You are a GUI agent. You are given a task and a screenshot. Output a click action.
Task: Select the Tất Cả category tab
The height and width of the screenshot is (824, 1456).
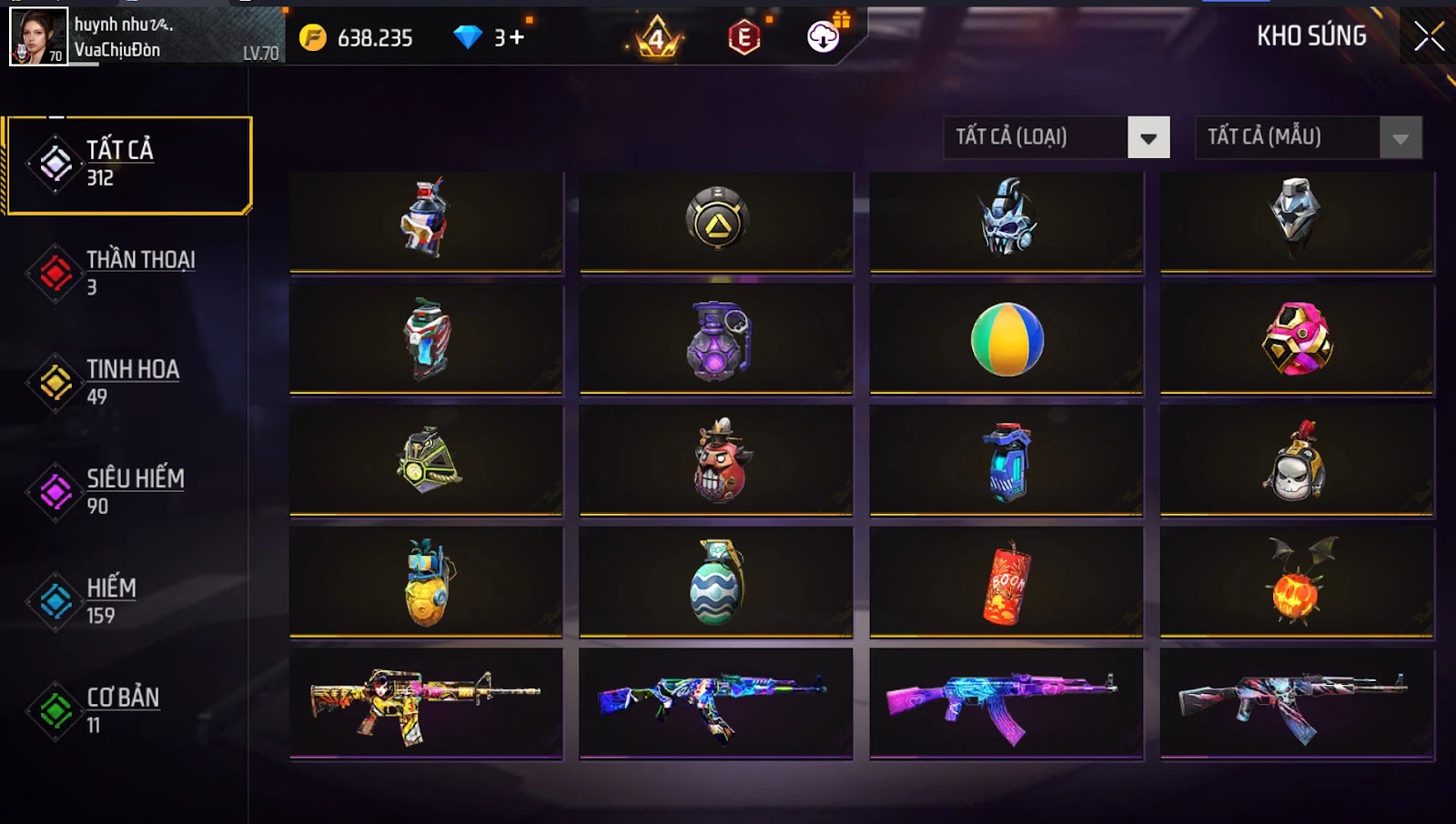pyautogui.click(x=127, y=165)
